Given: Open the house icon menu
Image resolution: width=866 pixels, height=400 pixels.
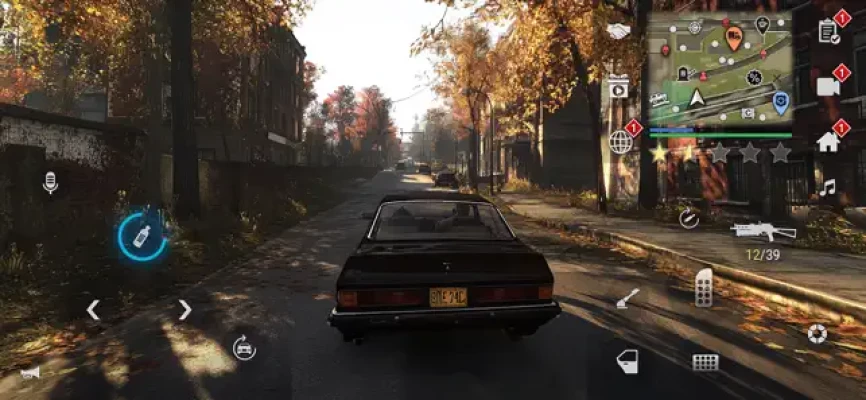Looking at the screenshot, I should click(x=828, y=142).
